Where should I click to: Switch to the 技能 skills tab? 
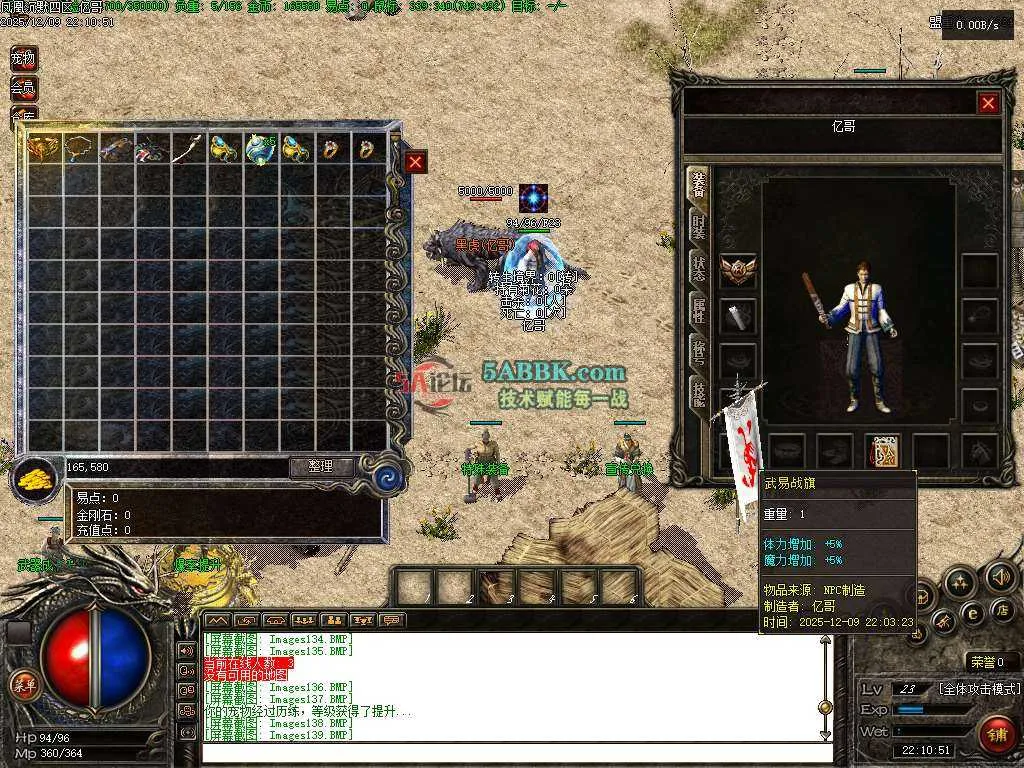click(700, 391)
